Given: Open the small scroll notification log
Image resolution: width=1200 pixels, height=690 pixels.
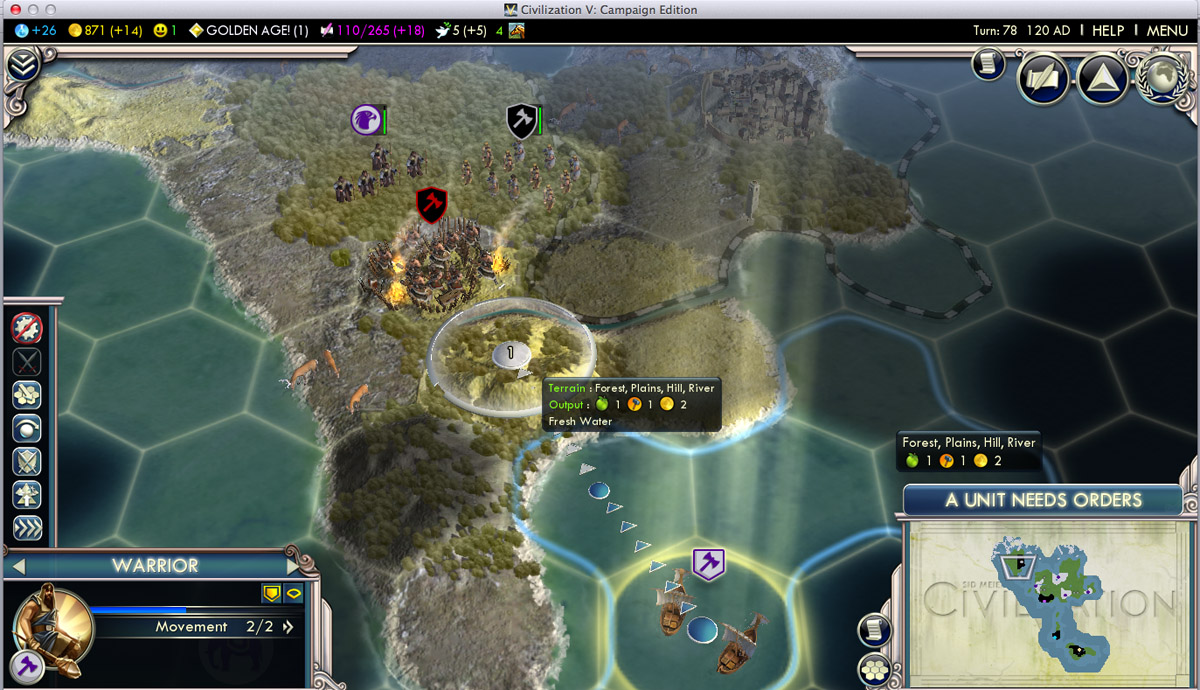Looking at the screenshot, I should 987,64.
